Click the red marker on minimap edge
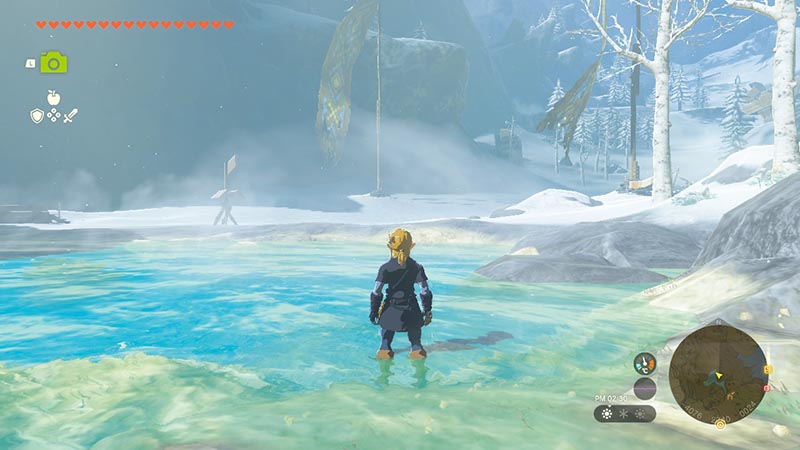This screenshot has height=450, width=800. (x=766, y=387)
